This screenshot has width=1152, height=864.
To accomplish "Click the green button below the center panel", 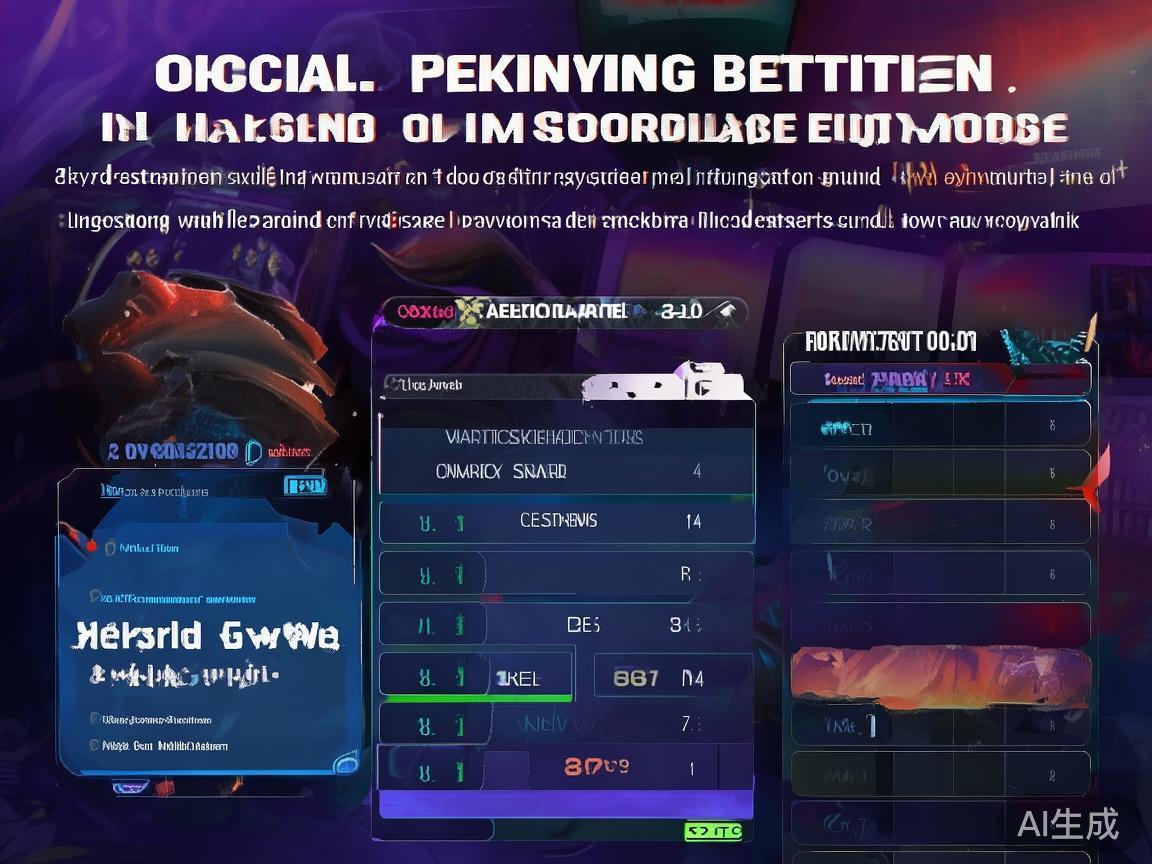I will tap(713, 831).
